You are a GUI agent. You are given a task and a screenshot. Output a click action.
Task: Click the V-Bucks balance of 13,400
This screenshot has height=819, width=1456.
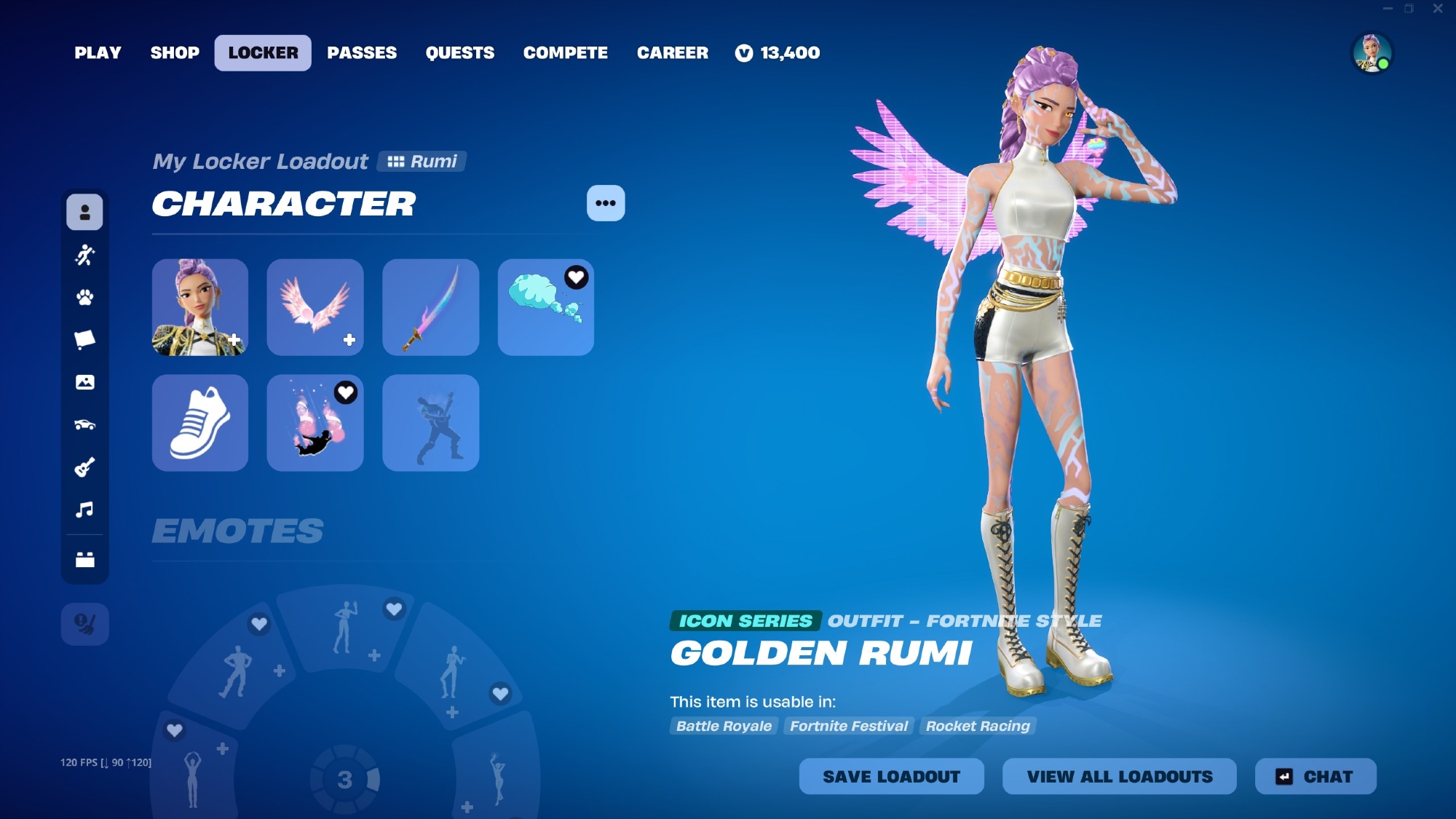click(778, 53)
